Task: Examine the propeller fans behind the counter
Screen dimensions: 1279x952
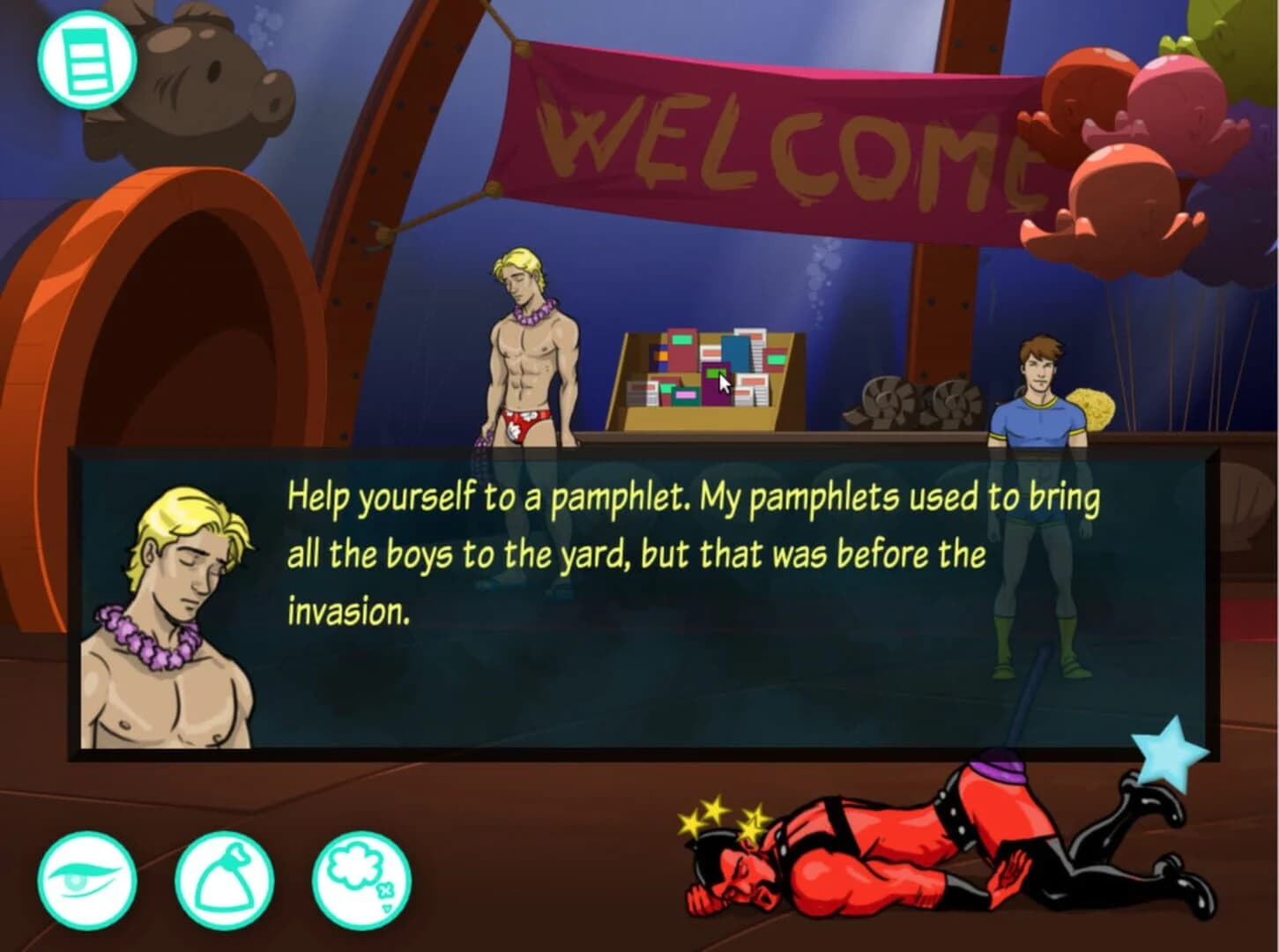Action: [899, 401]
